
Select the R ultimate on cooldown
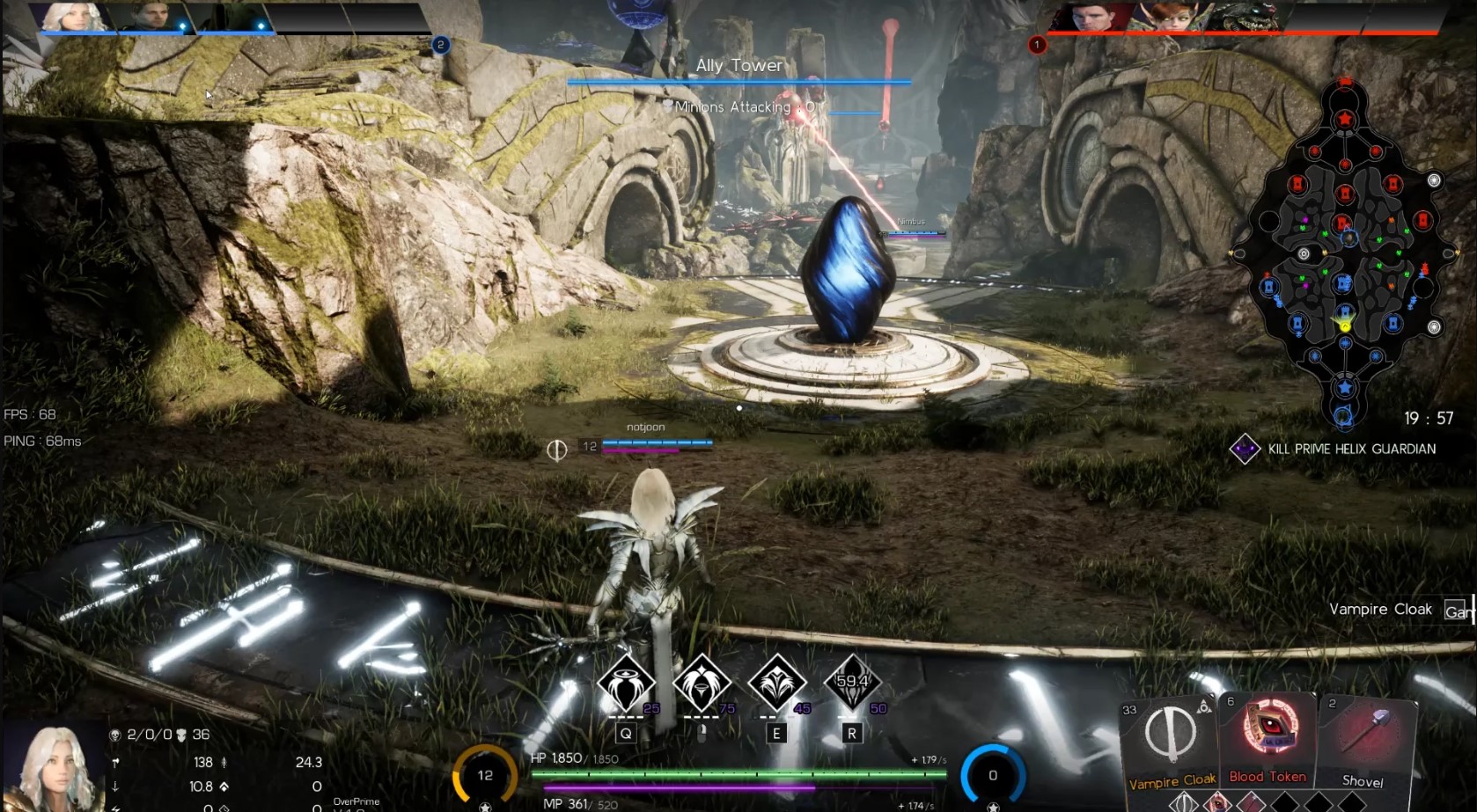click(x=851, y=683)
